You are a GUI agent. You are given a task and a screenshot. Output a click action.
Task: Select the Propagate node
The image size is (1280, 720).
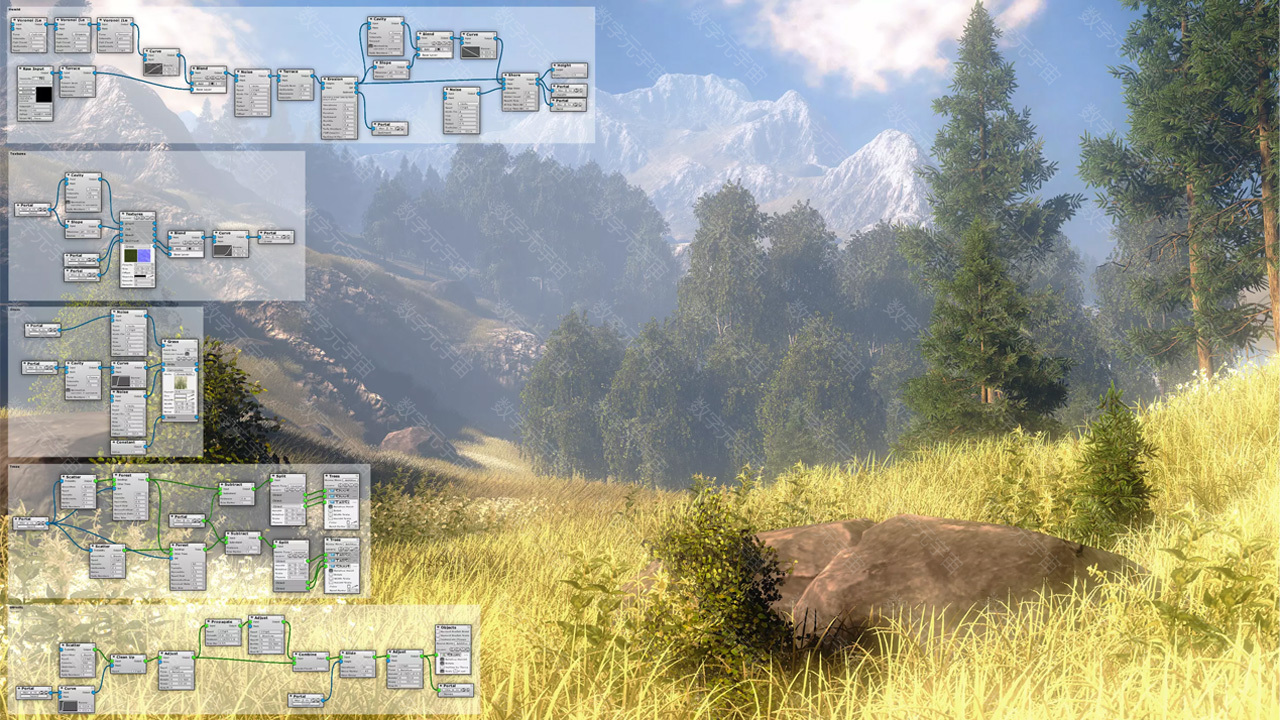[x=224, y=622]
